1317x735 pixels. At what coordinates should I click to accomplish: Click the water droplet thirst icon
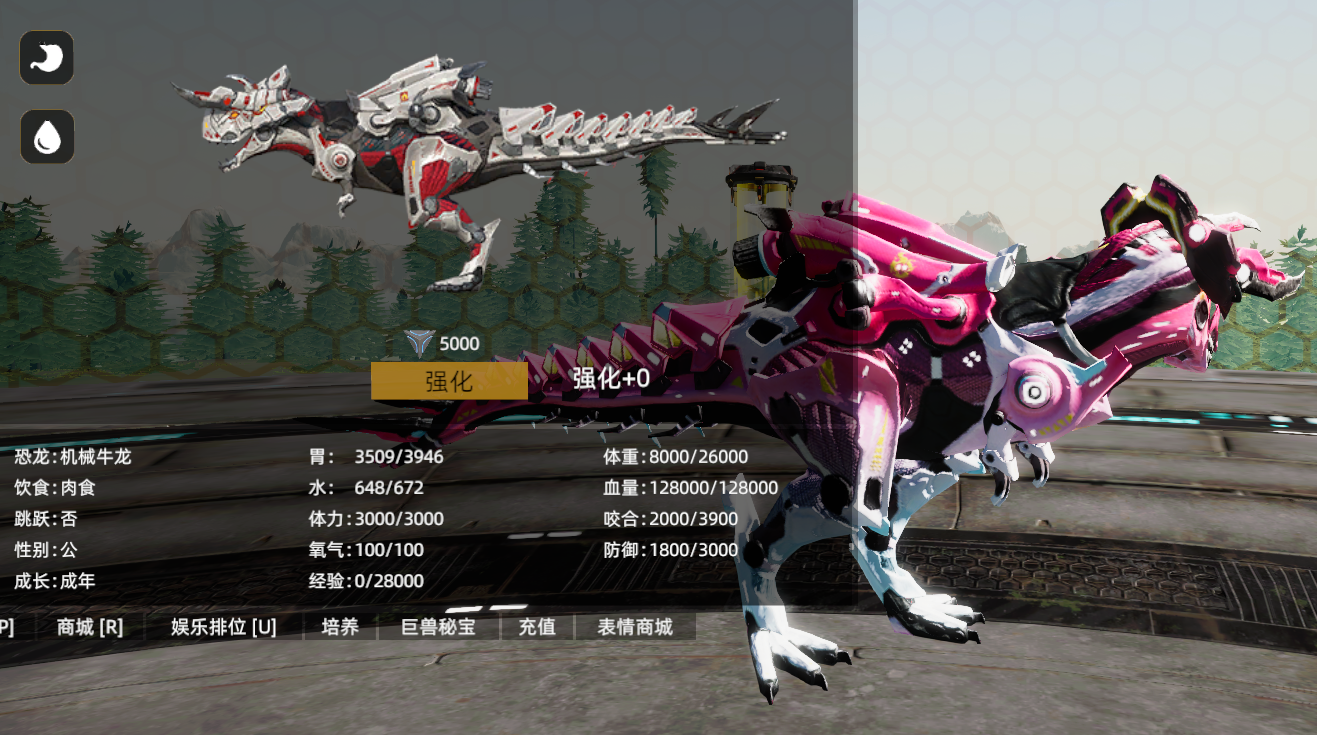click(47, 137)
